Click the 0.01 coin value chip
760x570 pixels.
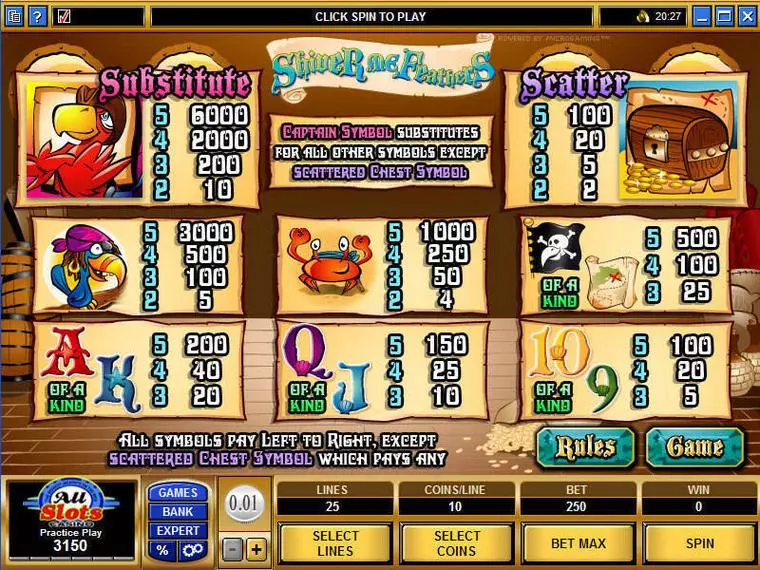click(243, 504)
